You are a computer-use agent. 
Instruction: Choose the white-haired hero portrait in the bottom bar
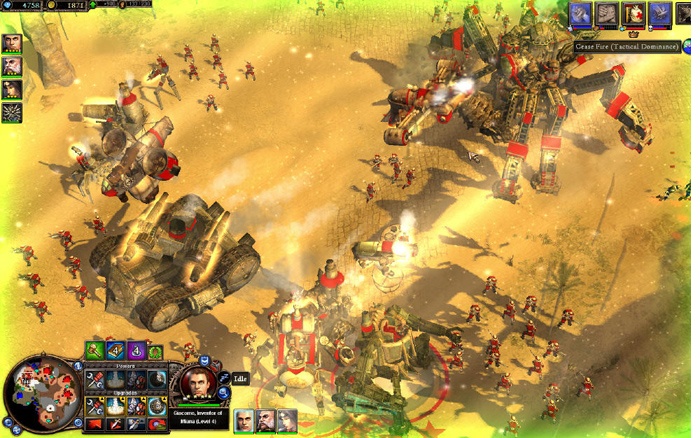click(x=243, y=420)
